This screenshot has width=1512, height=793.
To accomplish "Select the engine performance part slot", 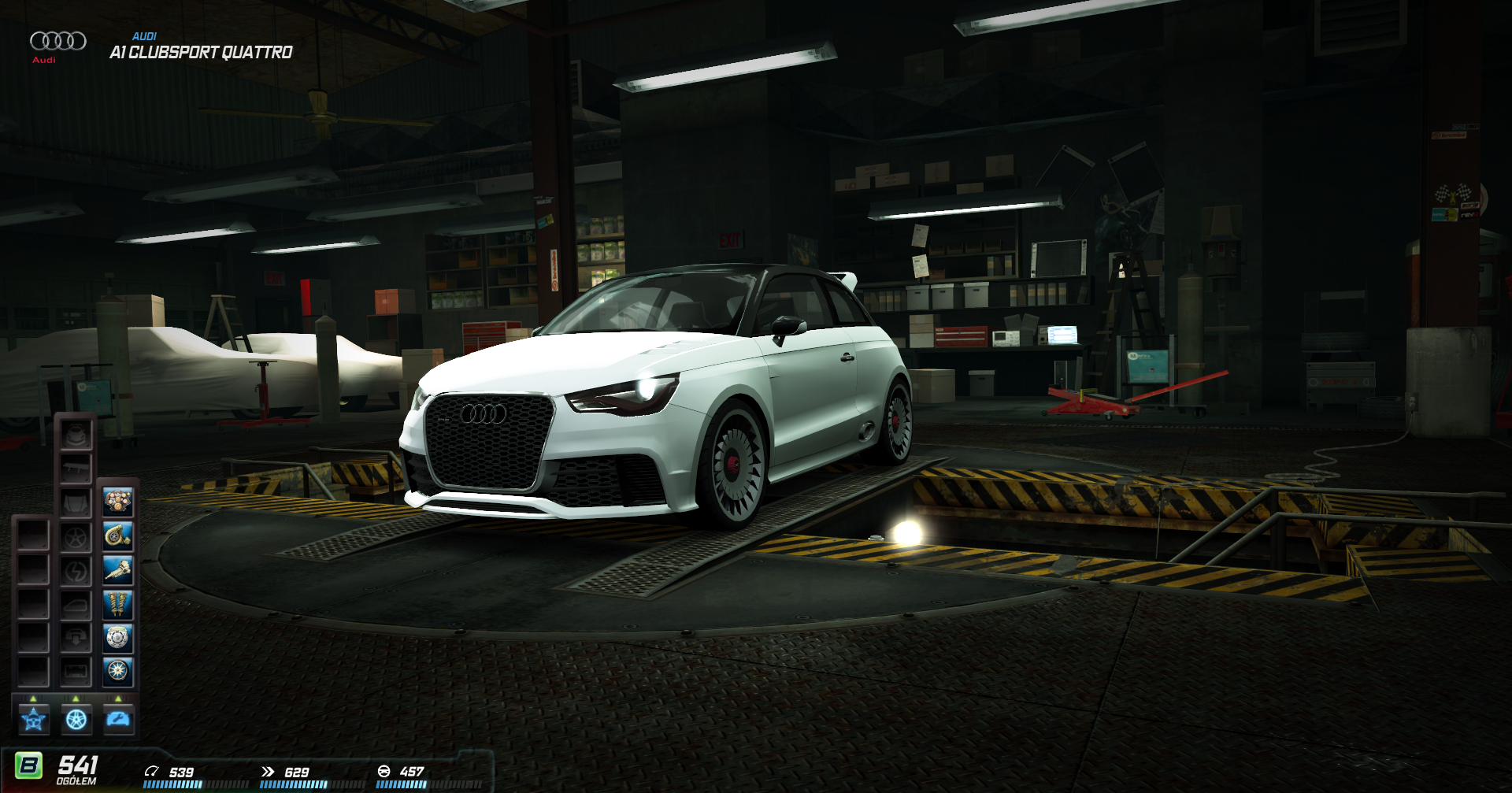I will pos(118,502).
